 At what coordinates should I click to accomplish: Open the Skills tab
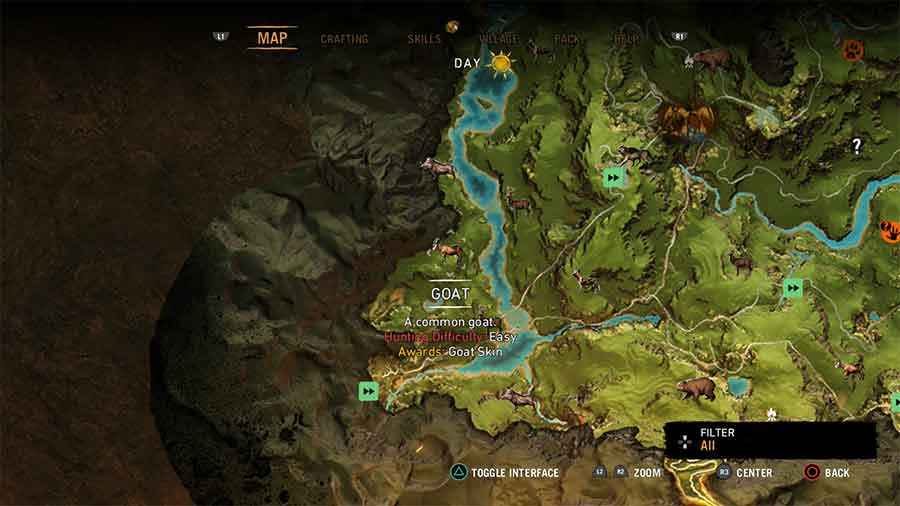pyautogui.click(x=424, y=39)
